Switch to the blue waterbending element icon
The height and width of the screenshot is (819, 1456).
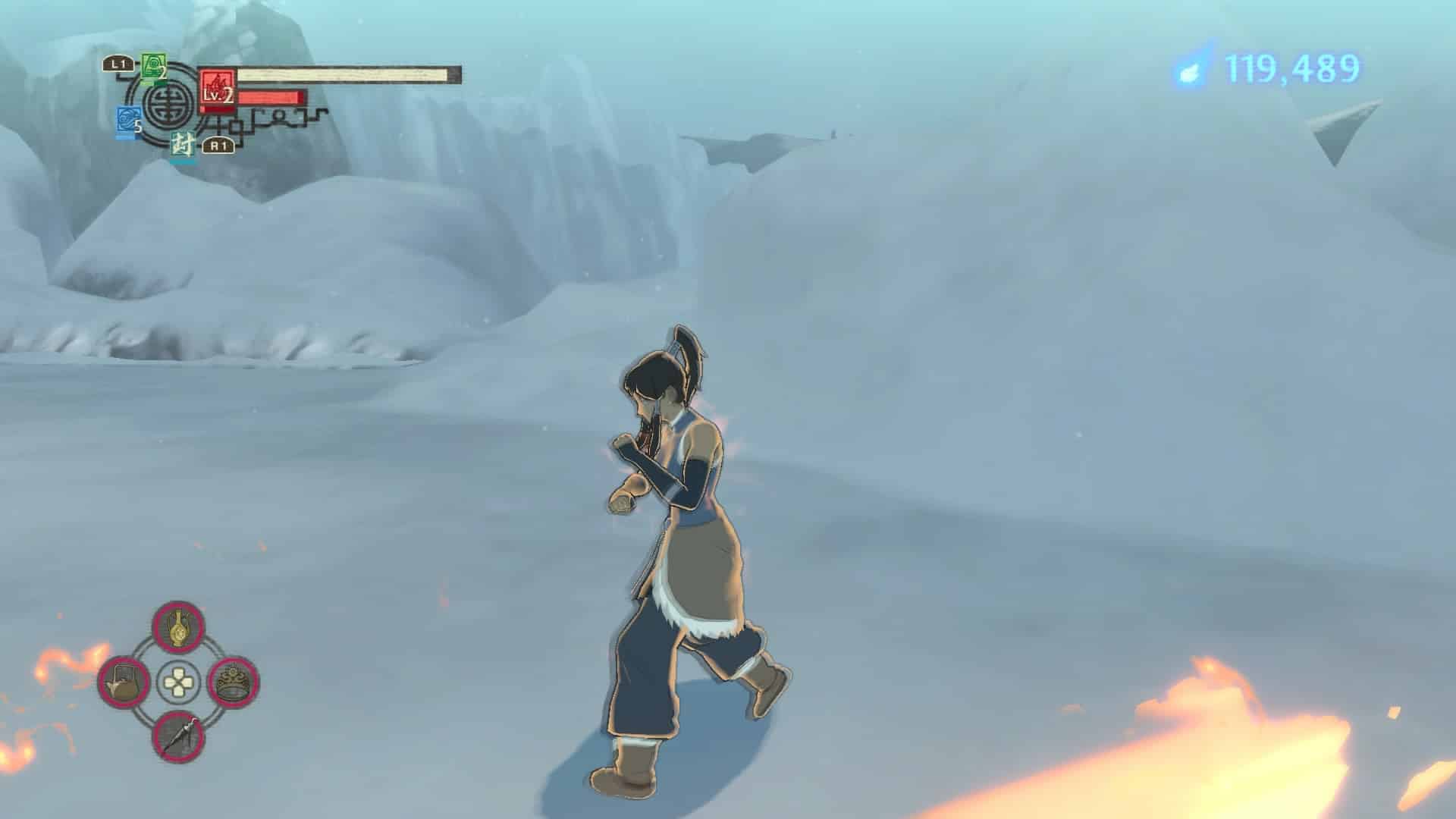click(127, 122)
